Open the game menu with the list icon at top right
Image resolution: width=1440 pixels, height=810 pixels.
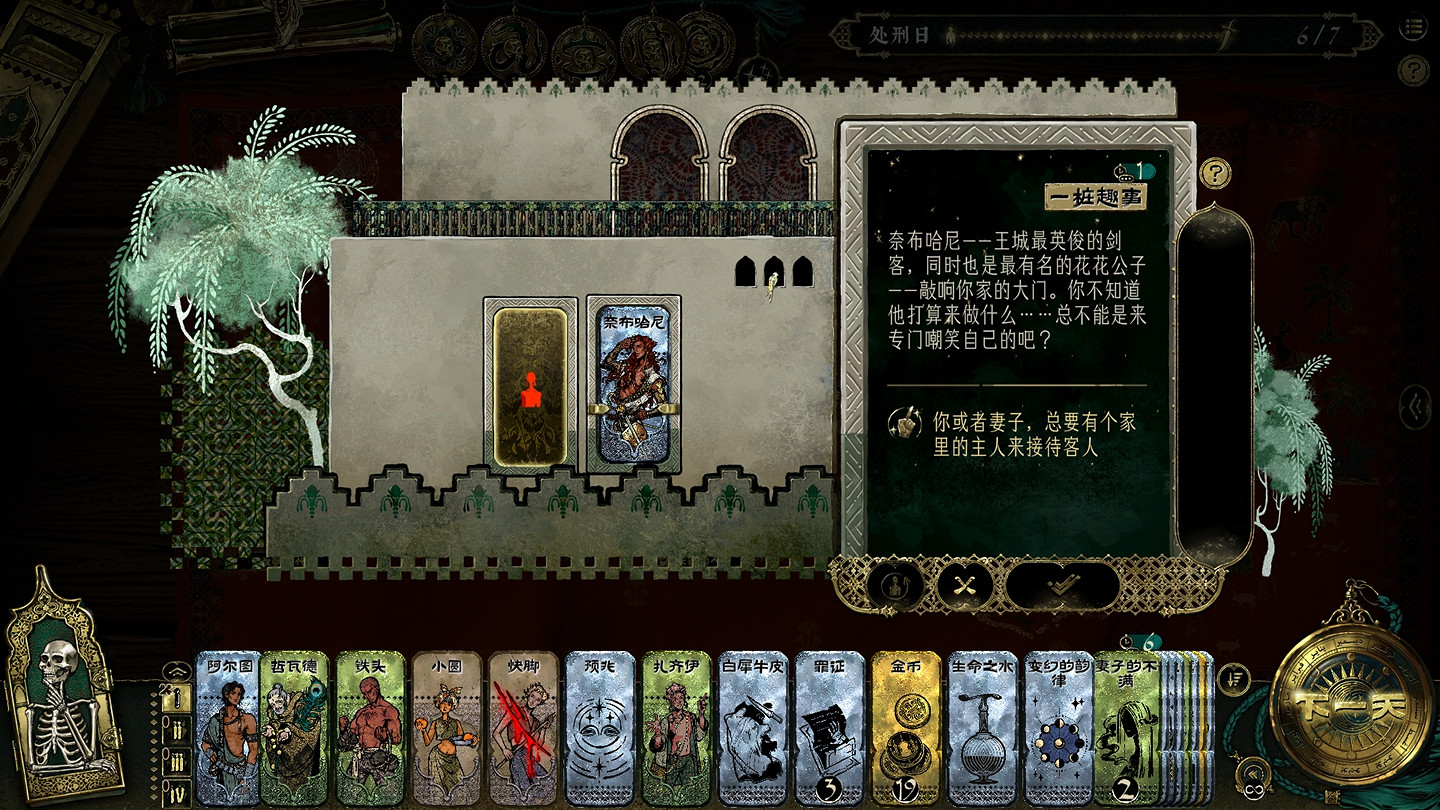click(x=1415, y=28)
